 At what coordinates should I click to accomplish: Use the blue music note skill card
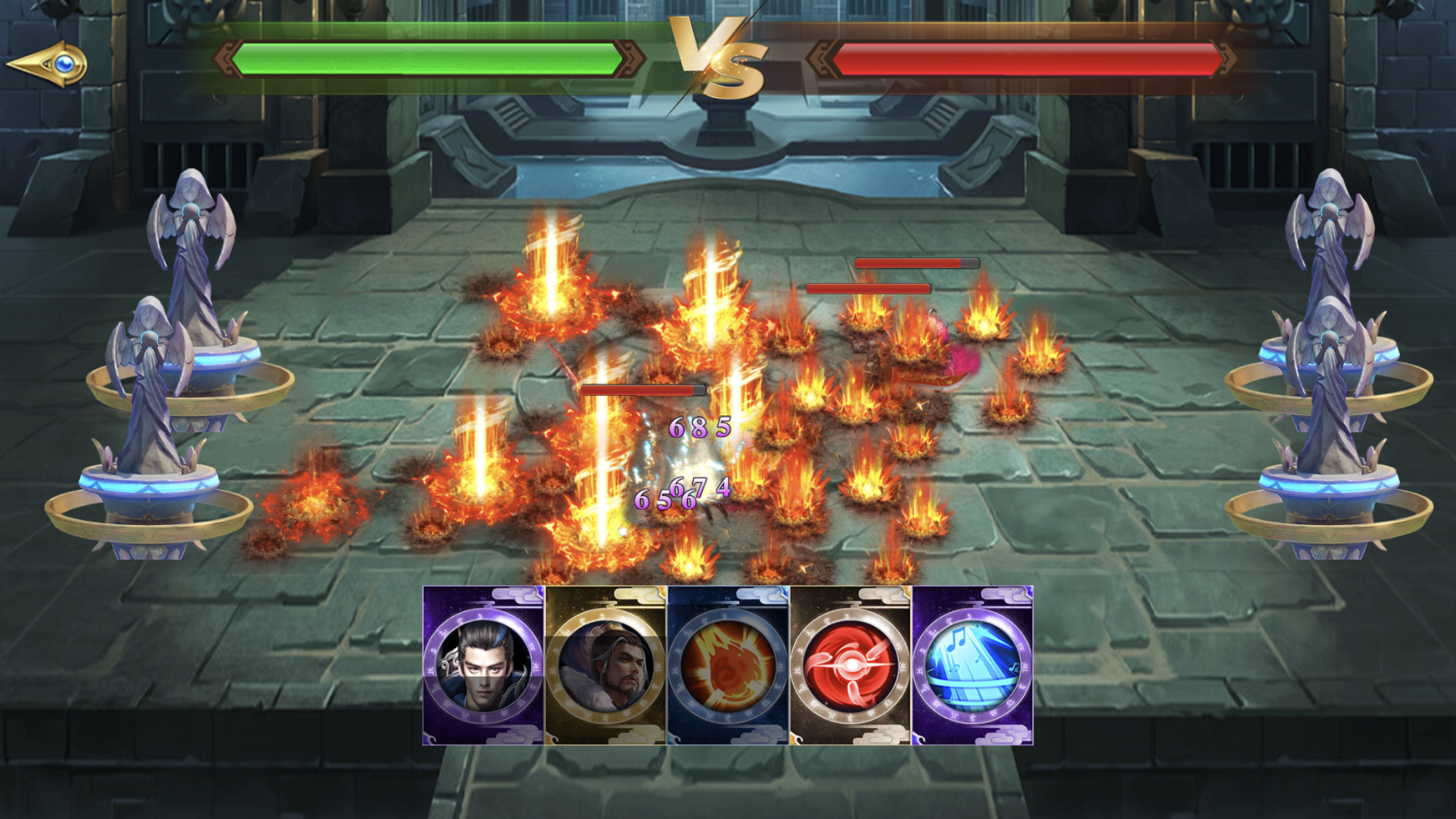click(972, 665)
